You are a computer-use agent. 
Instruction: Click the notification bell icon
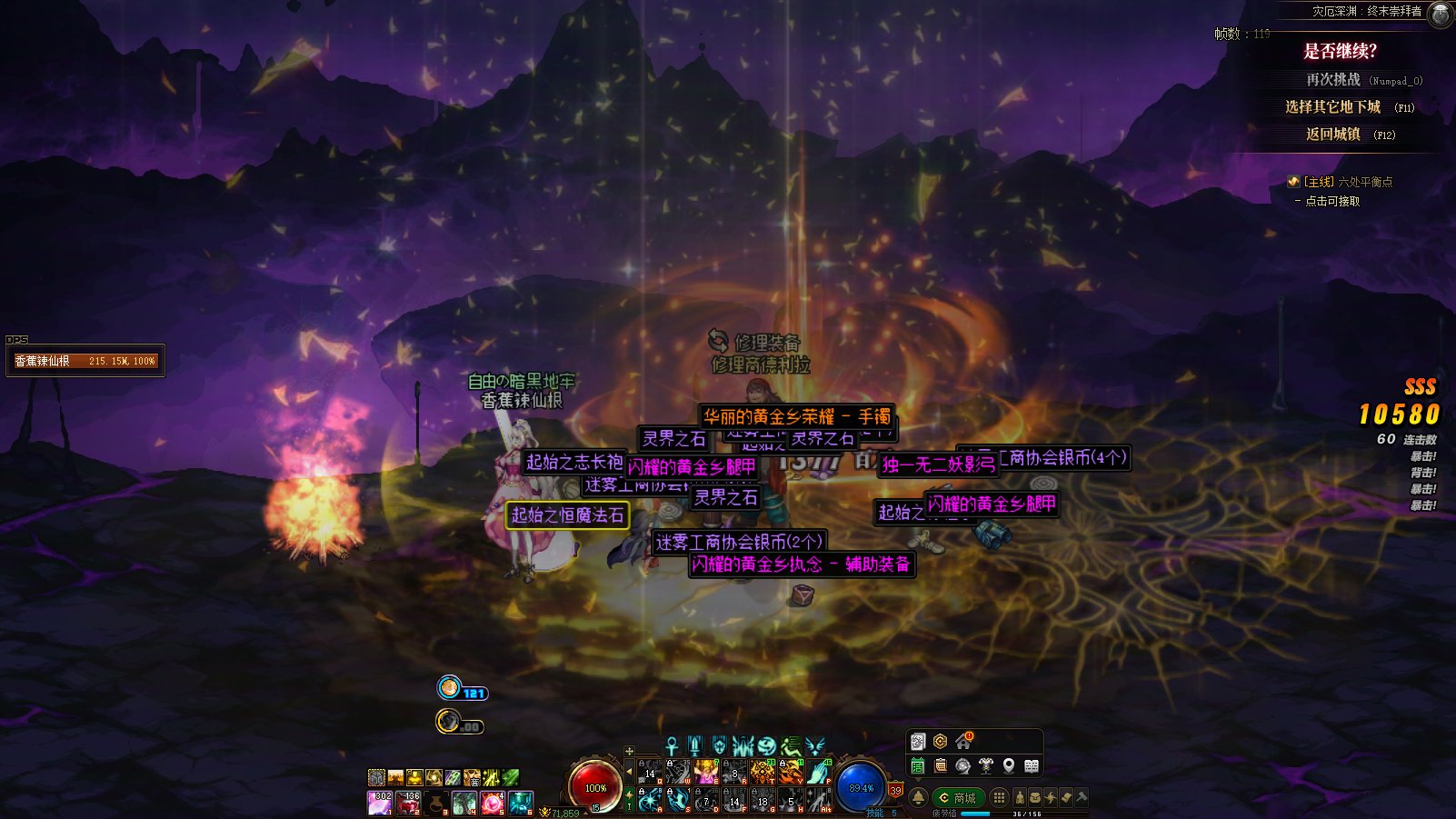(x=918, y=797)
